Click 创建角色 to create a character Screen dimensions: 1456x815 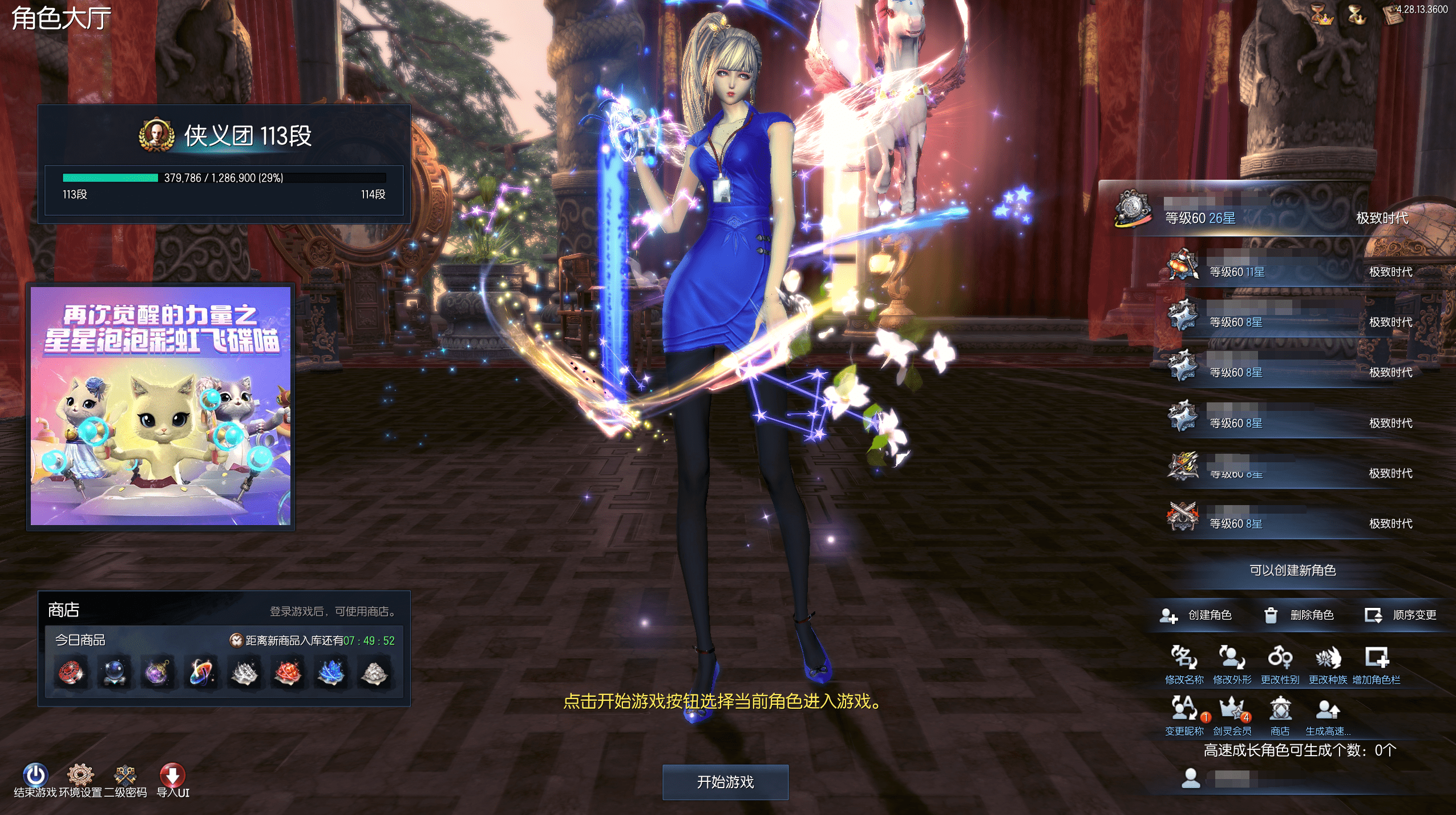pos(1196,615)
